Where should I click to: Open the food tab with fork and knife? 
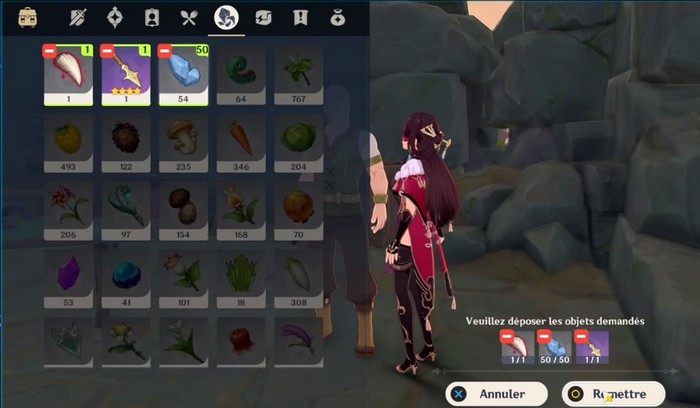[x=190, y=17]
